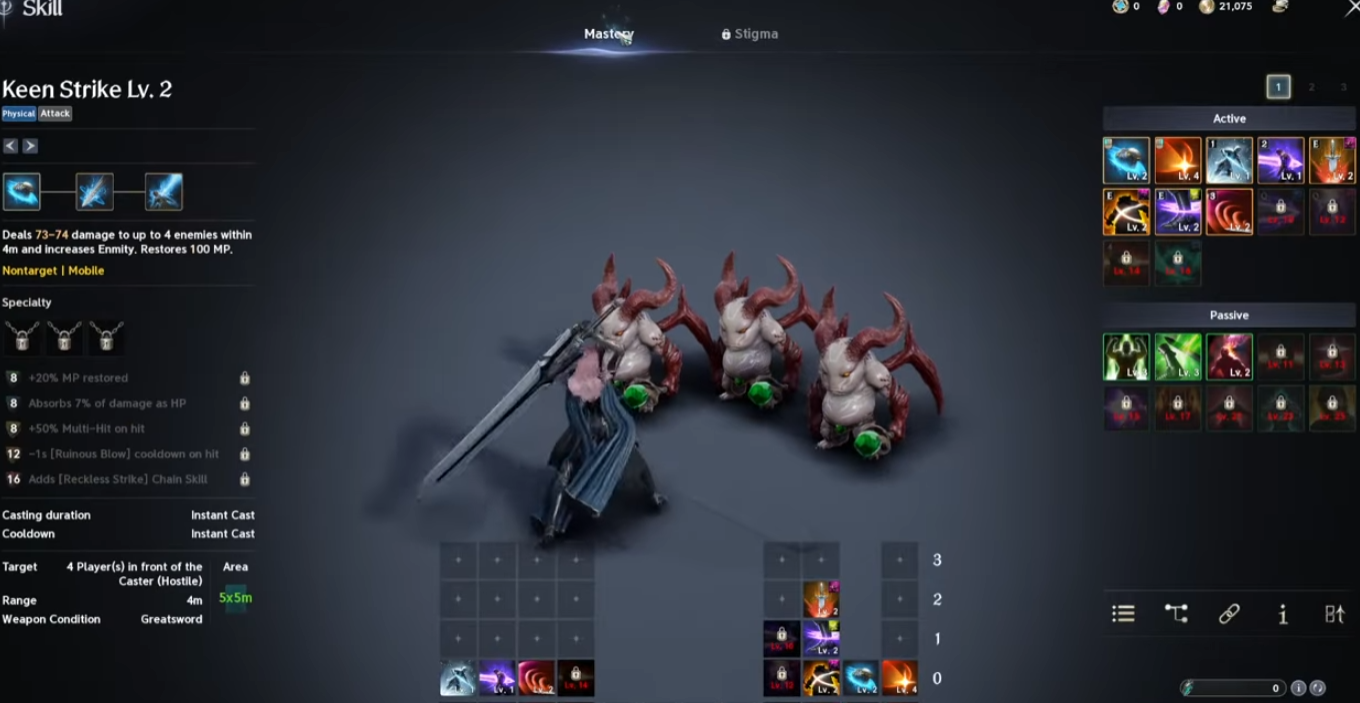Select the red aura Lv. 2 passive skill
Screen dimensions: 1360x703
(x=1229, y=357)
